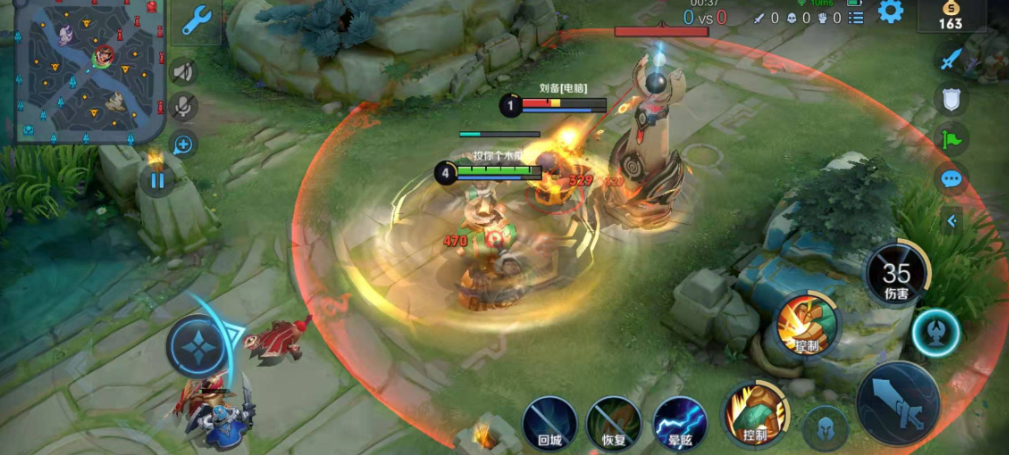Viewport: 1009px width, 455px height.
Task: Tap the chat bubble plus icon
Action: [x=183, y=143]
